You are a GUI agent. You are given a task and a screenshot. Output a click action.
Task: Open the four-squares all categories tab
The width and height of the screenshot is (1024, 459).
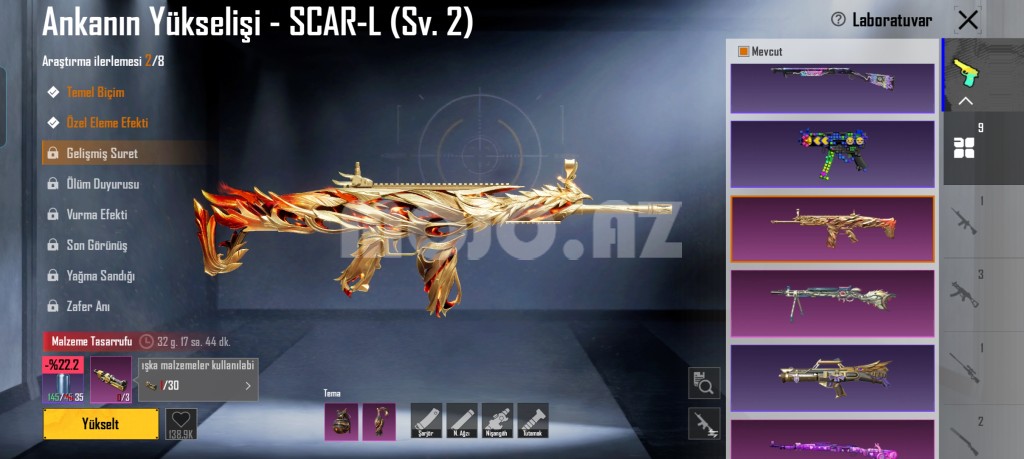(964, 148)
